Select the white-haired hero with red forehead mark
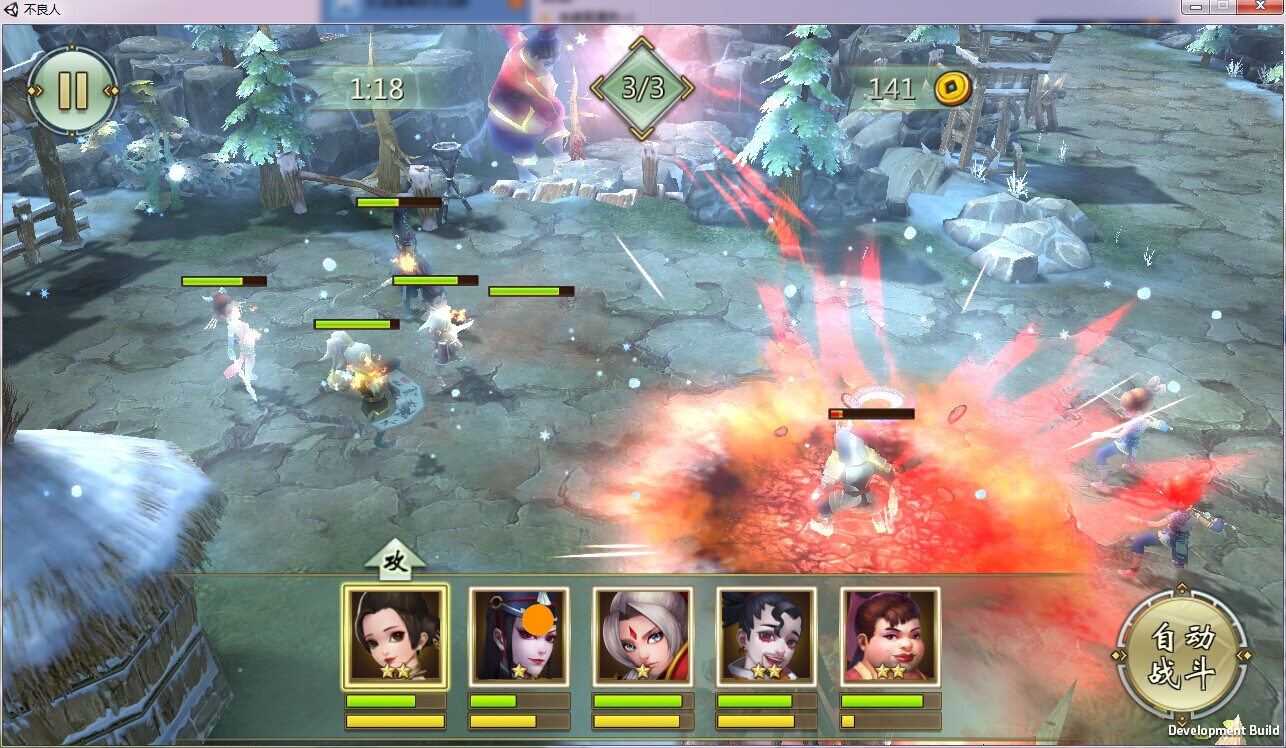Viewport: 1286px width, 748px height. pyautogui.click(x=643, y=636)
